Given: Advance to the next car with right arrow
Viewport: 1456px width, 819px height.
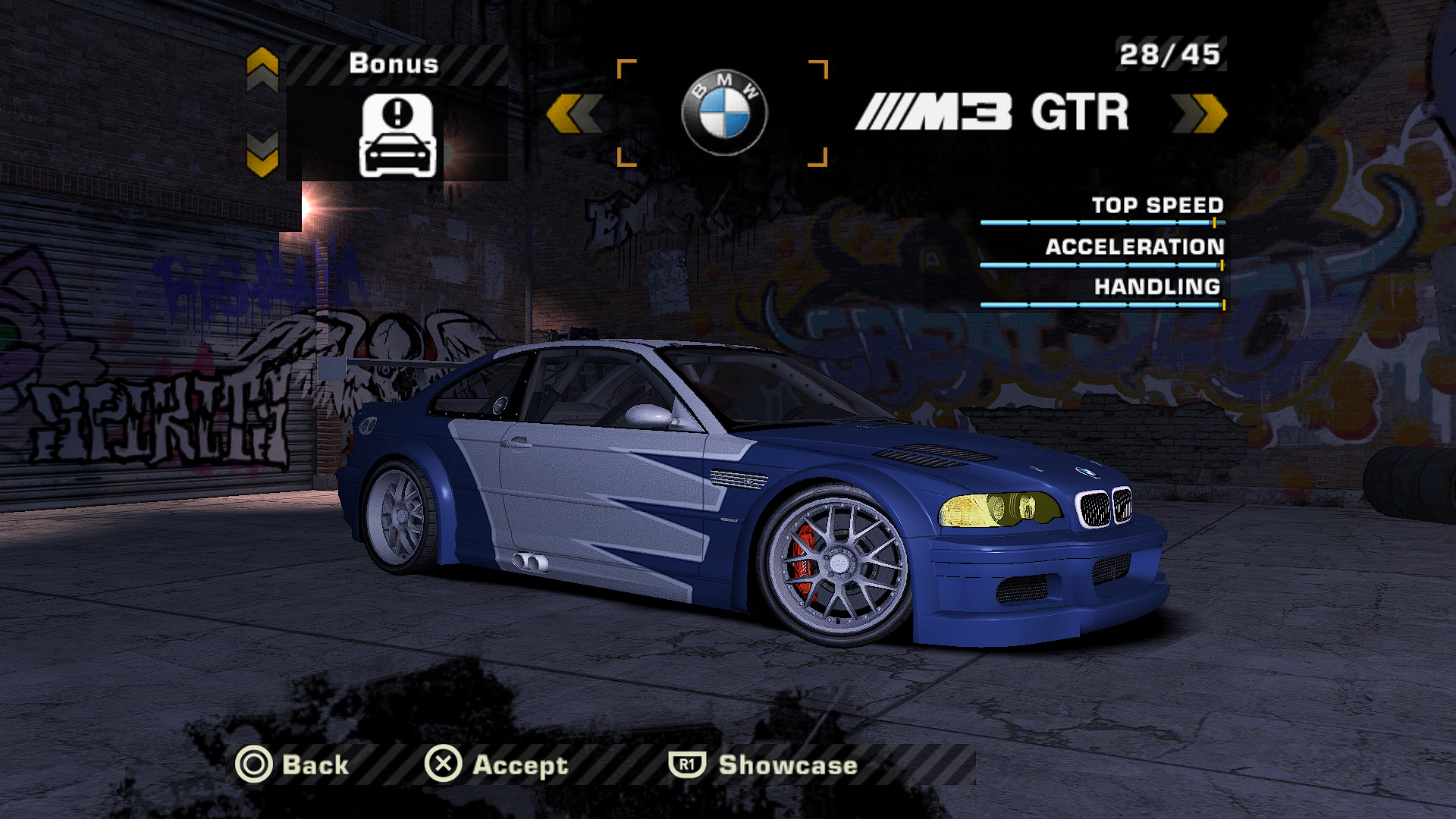Looking at the screenshot, I should point(1199,114).
